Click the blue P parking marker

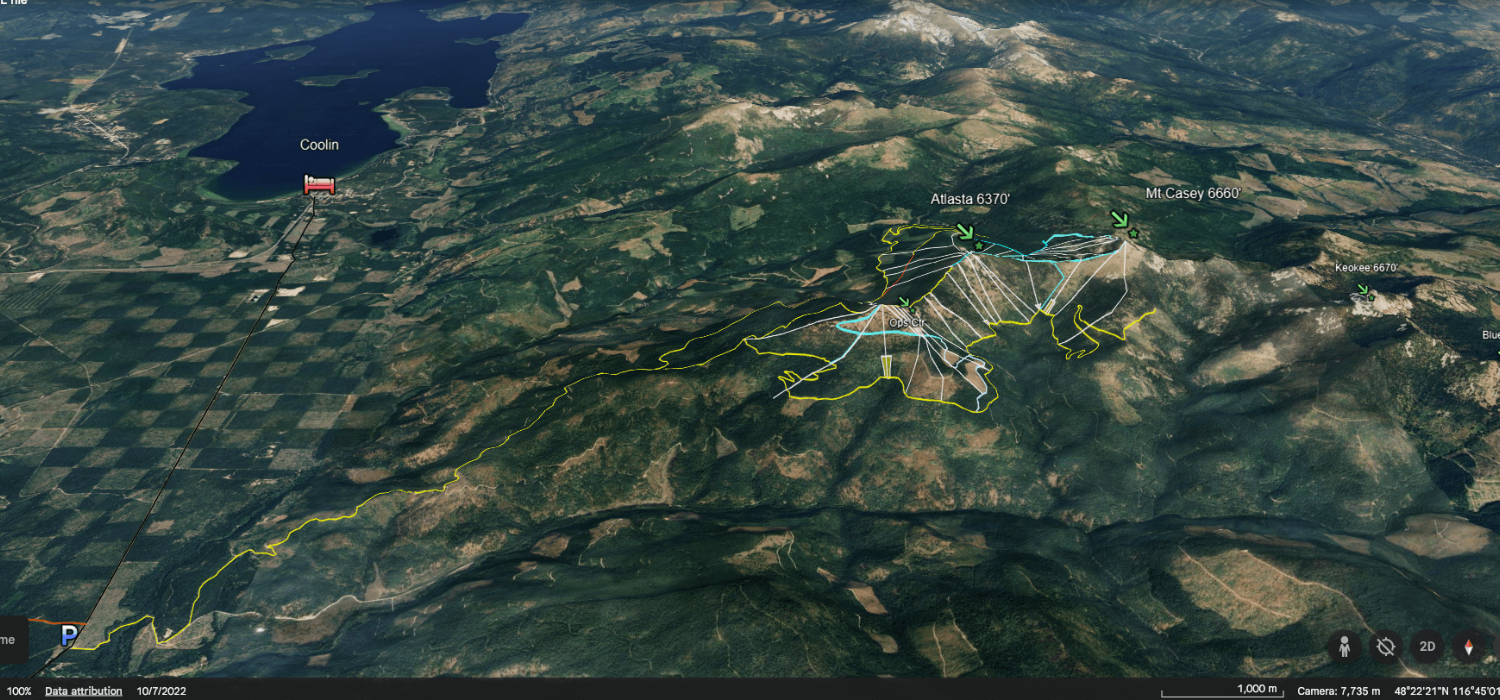[69, 635]
